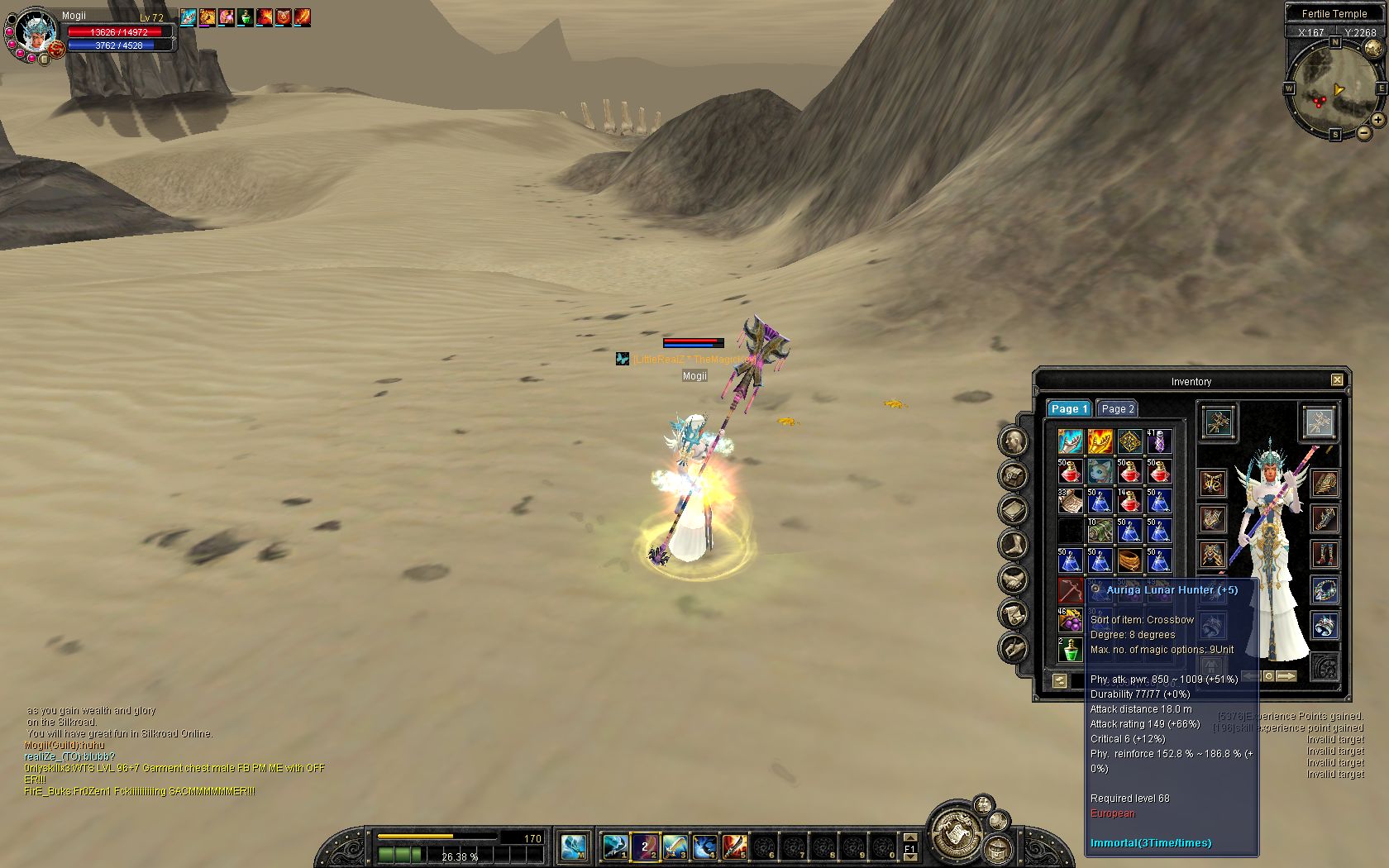
Task: Select the purple crystal stack of 41
Action: [x=1158, y=441]
